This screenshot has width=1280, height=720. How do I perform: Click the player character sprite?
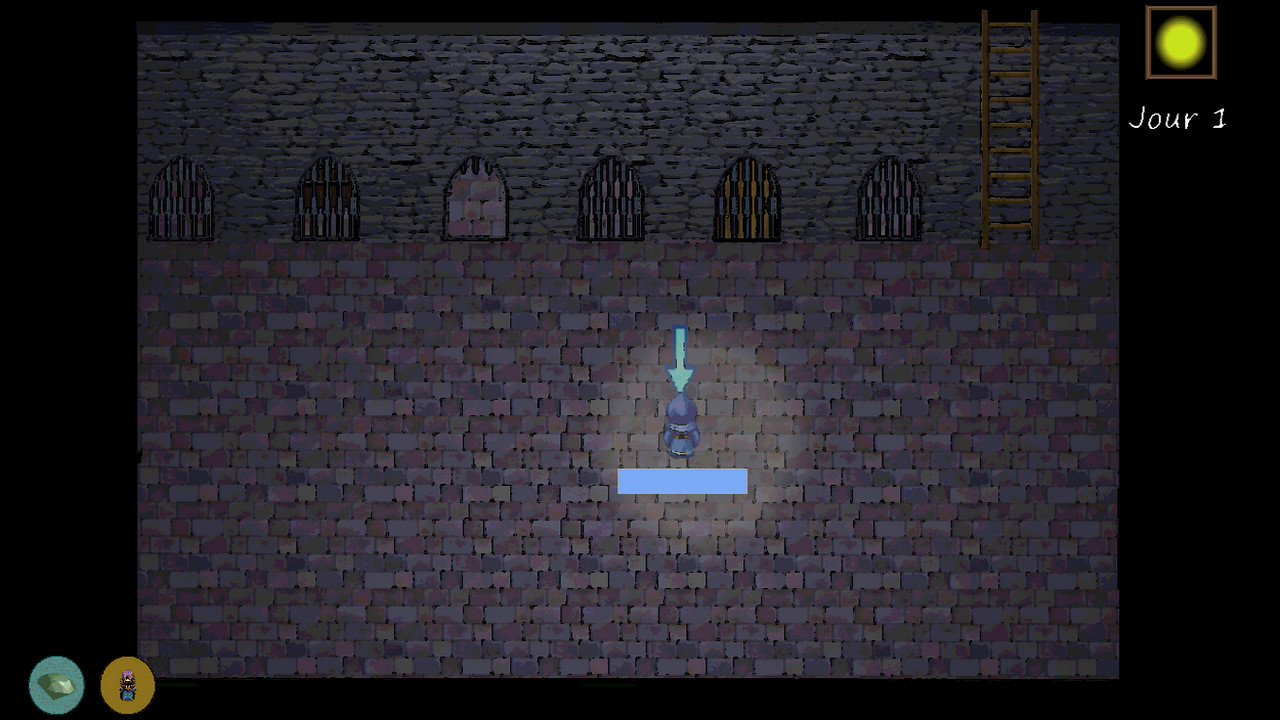coord(681,425)
